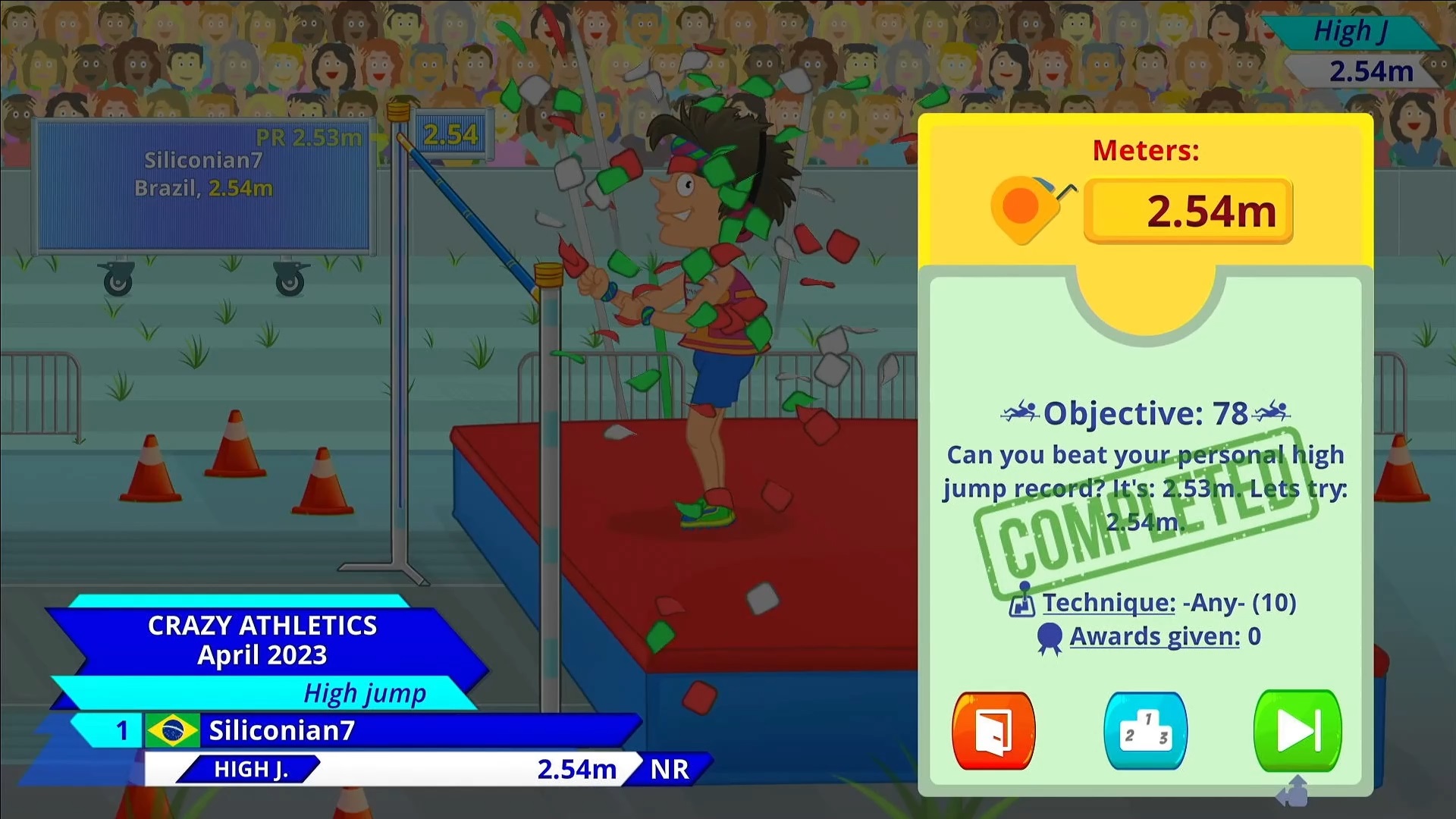Open the underlined Technique link
The width and height of the screenshot is (1456, 819).
1108,603
